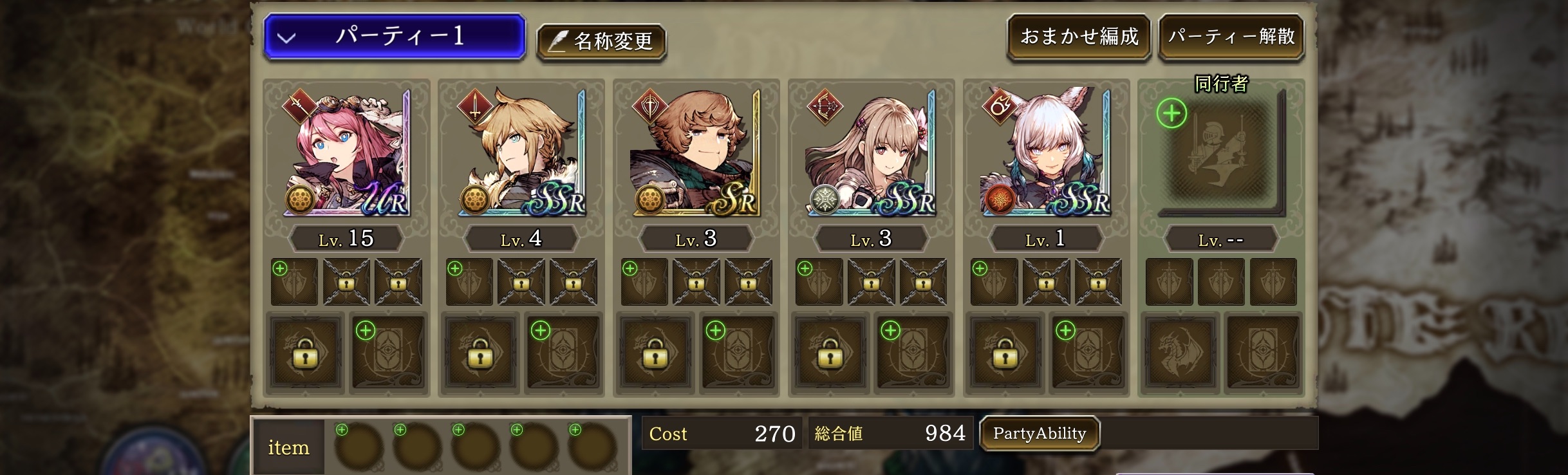Open the PartyAbility panel
The height and width of the screenshot is (475, 1568).
pyautogui.click(x=1040, y=434)
